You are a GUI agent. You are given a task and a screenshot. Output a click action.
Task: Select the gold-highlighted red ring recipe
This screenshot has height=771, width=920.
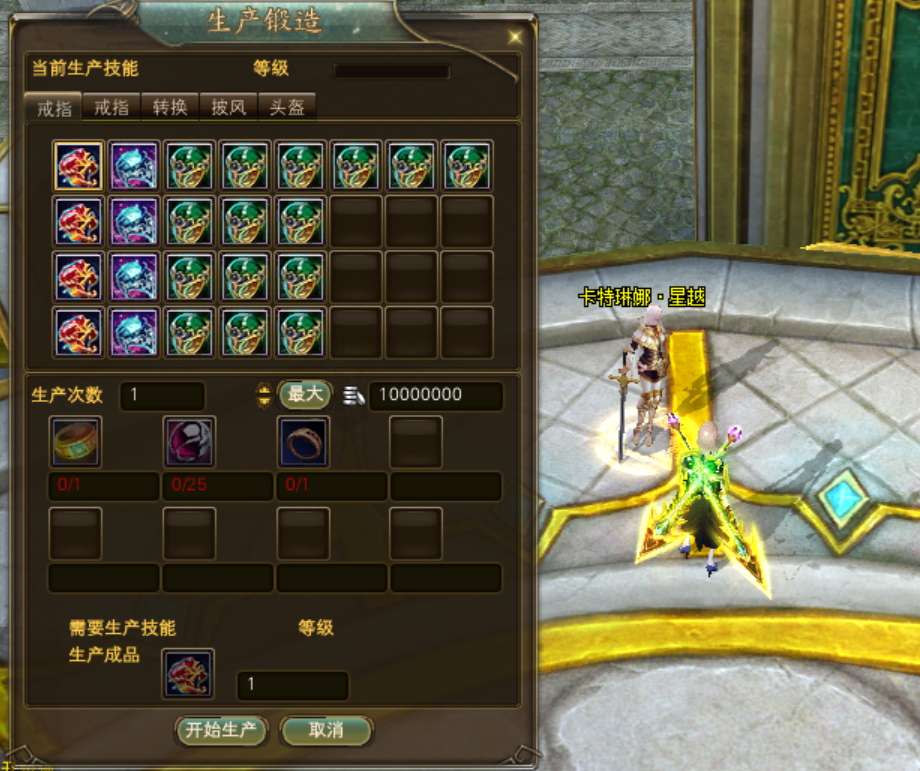click(x=78, y=166)
